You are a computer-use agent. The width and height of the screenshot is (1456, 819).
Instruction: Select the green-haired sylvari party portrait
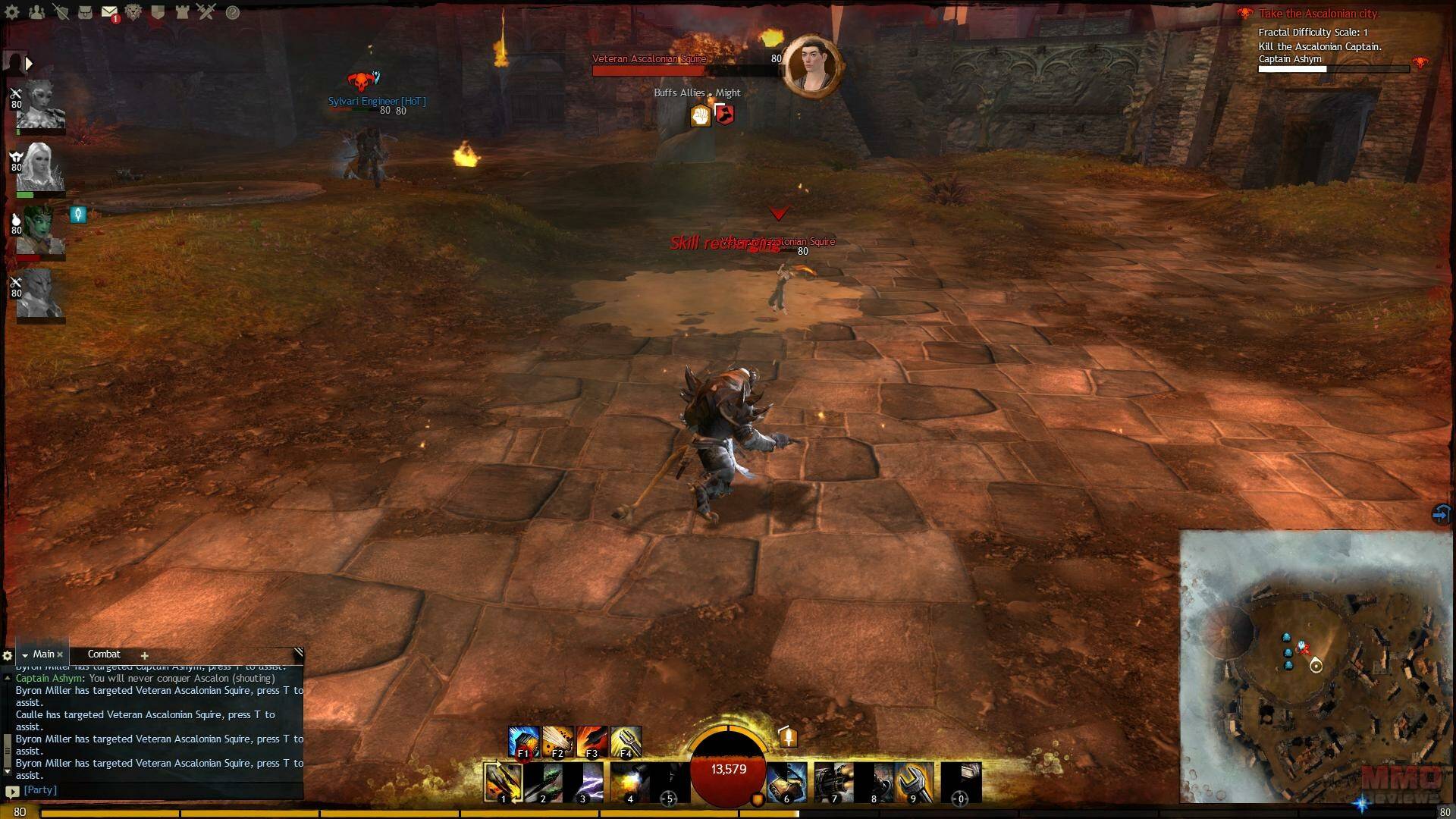click(39, 230)
